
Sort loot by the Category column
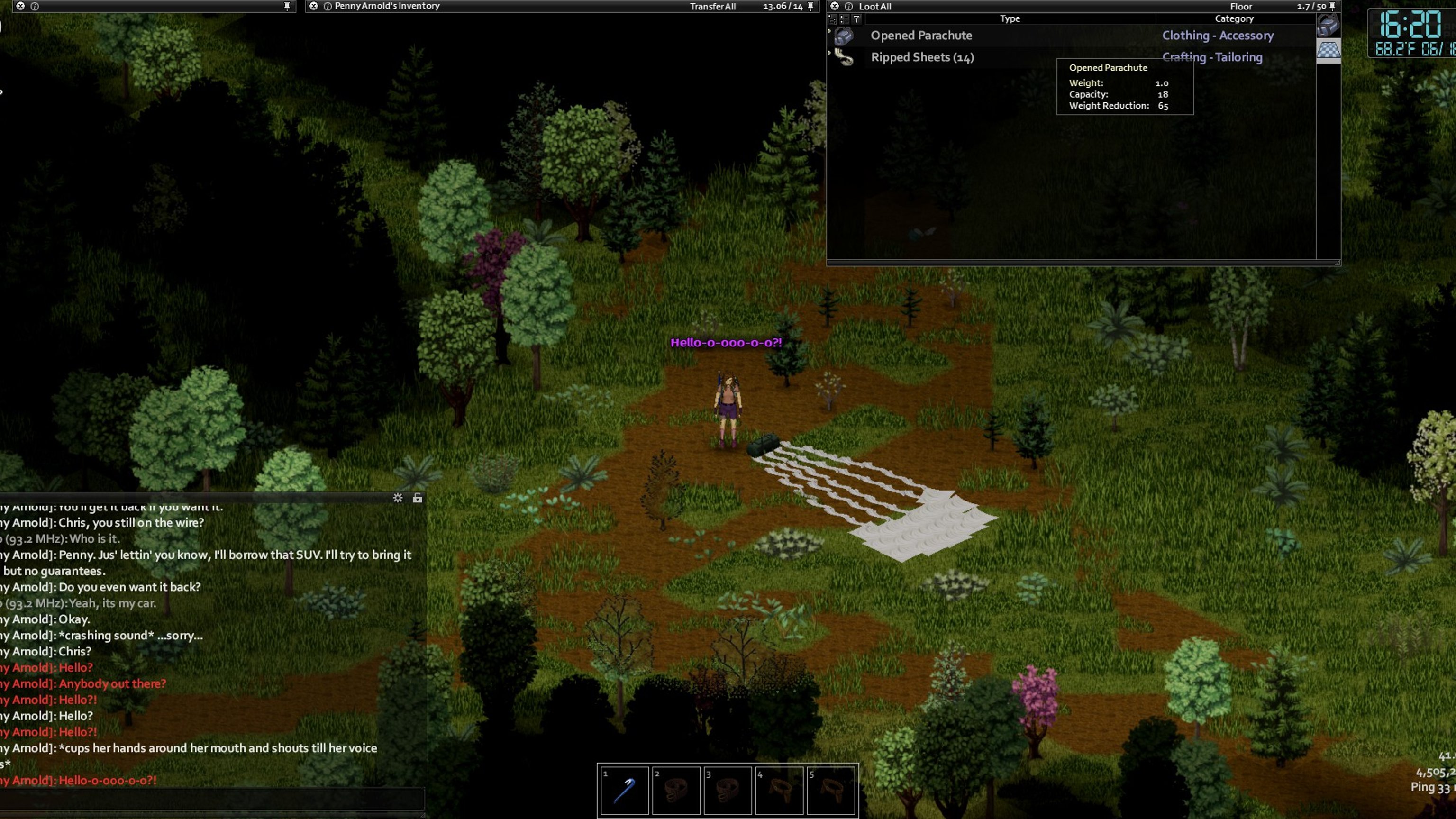click(x=1234, y=18)
